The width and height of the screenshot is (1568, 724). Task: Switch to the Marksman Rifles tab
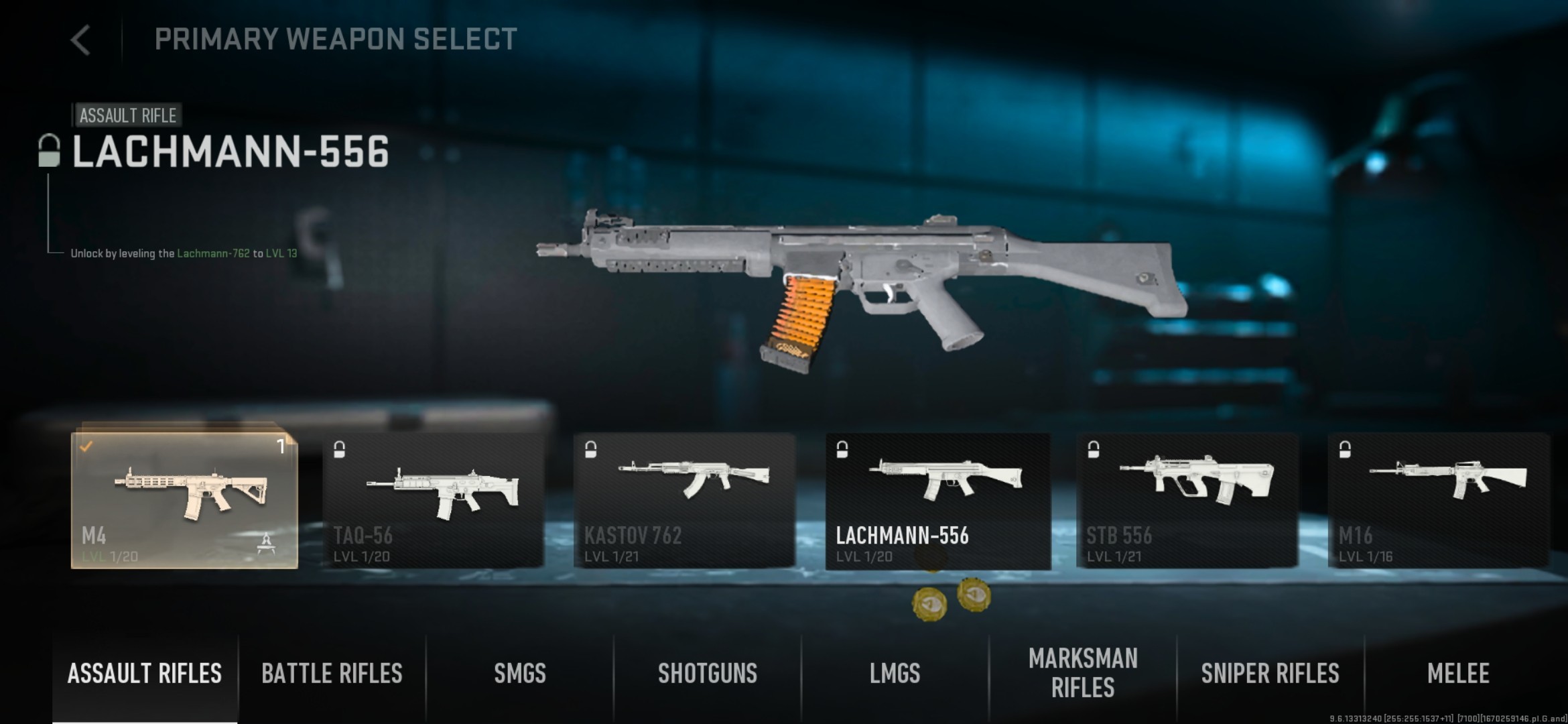tap(1083, 674)
